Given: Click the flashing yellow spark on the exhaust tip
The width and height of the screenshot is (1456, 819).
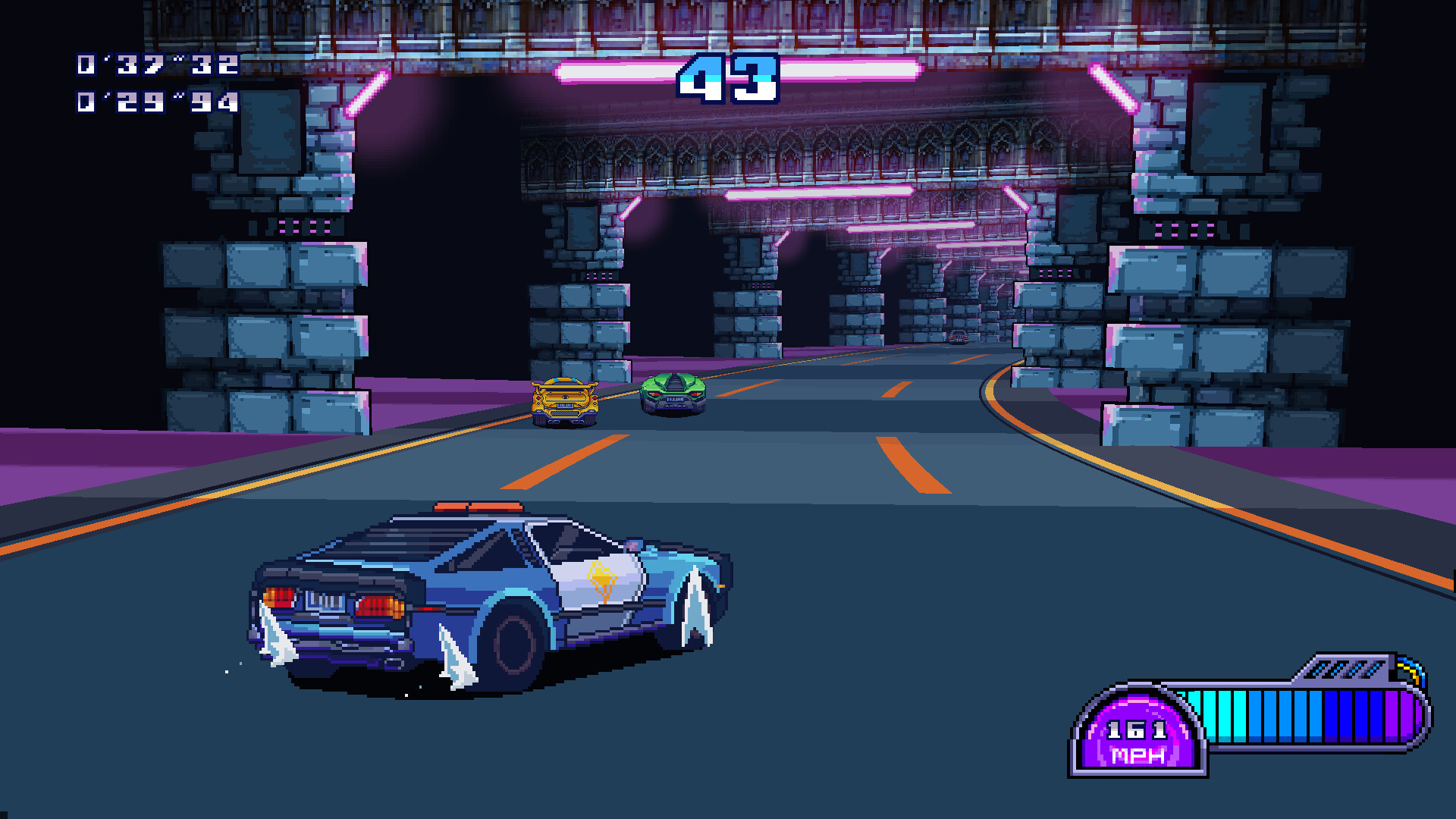Looking at the screenshot, I should pos(1409,670).
